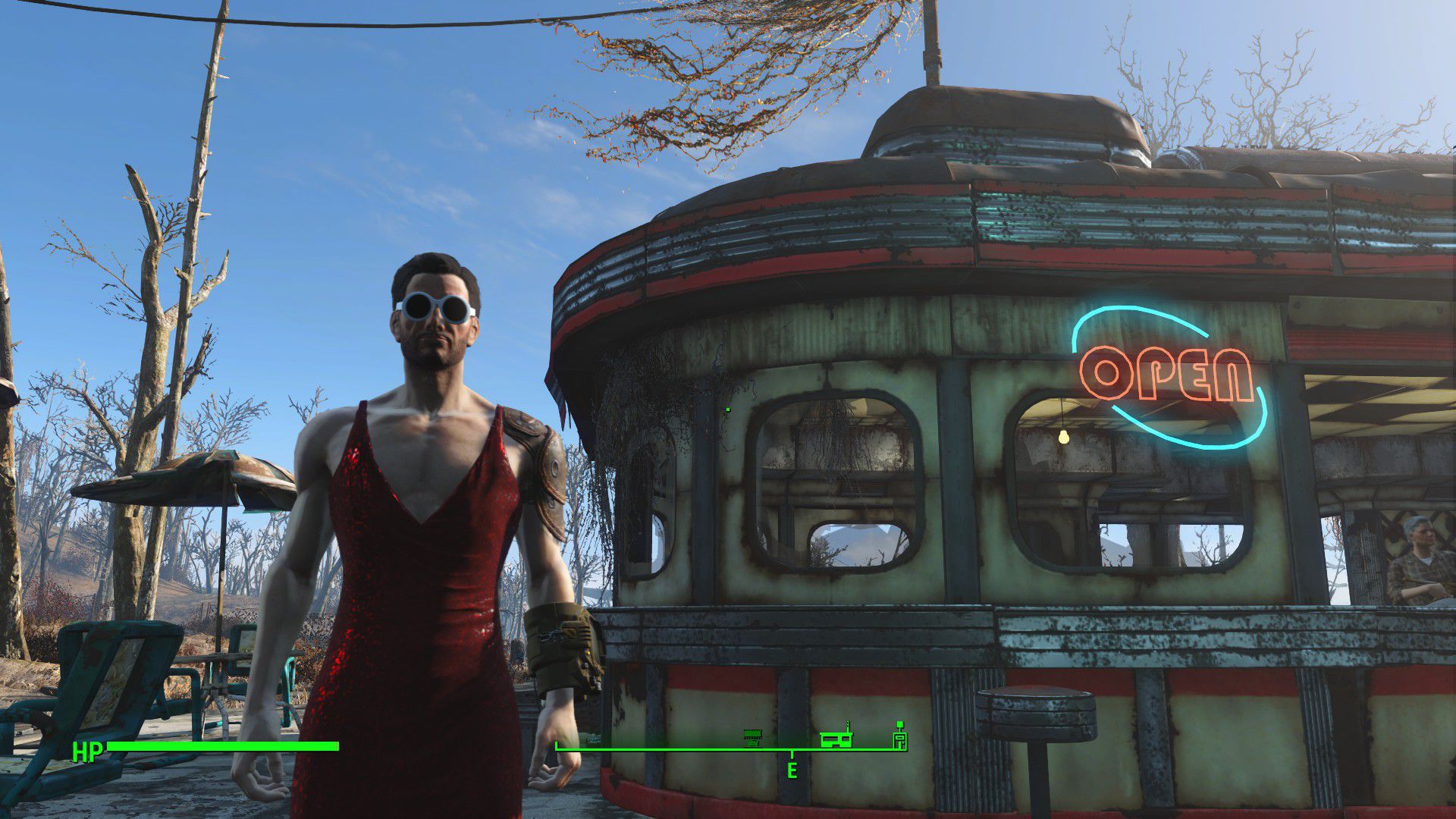
Task: Click the dim drive-in marker on the compass
Action: pos(752,736)
